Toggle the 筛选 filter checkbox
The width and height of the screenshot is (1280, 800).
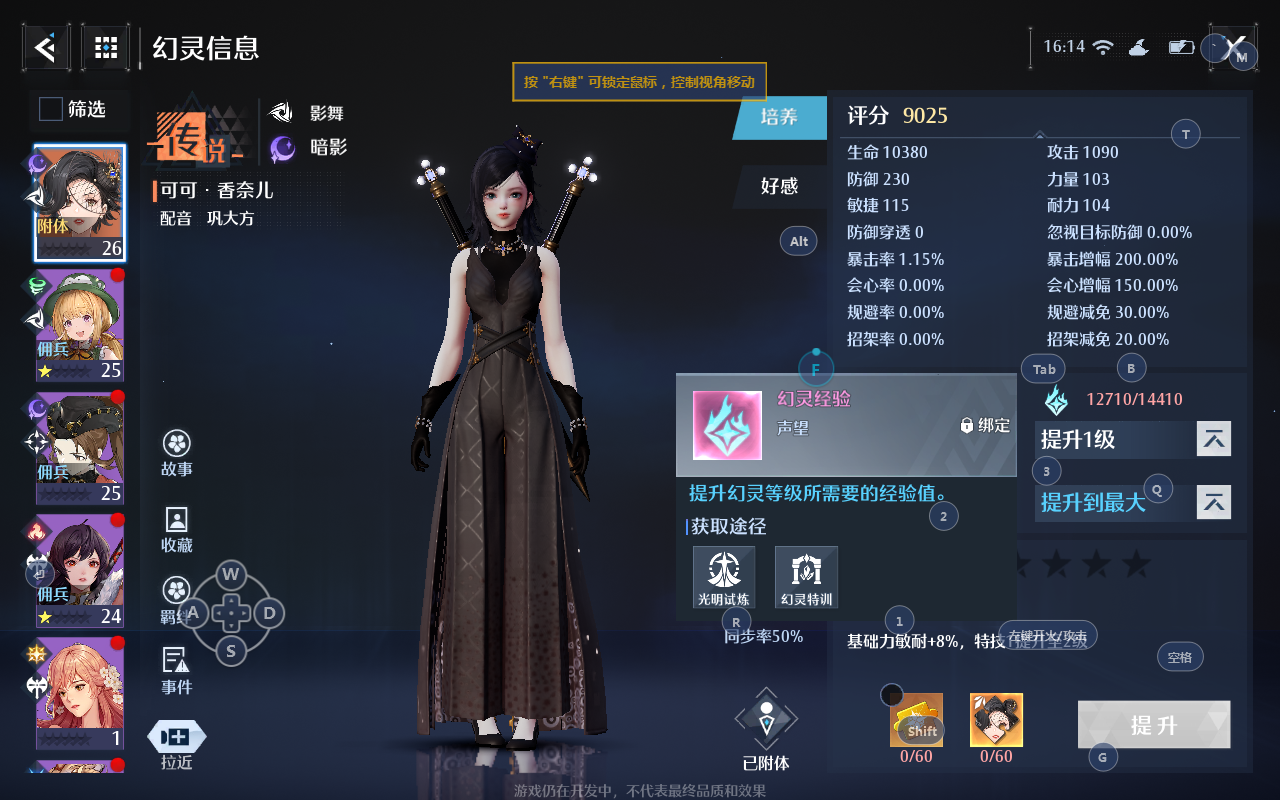(51, 109)
